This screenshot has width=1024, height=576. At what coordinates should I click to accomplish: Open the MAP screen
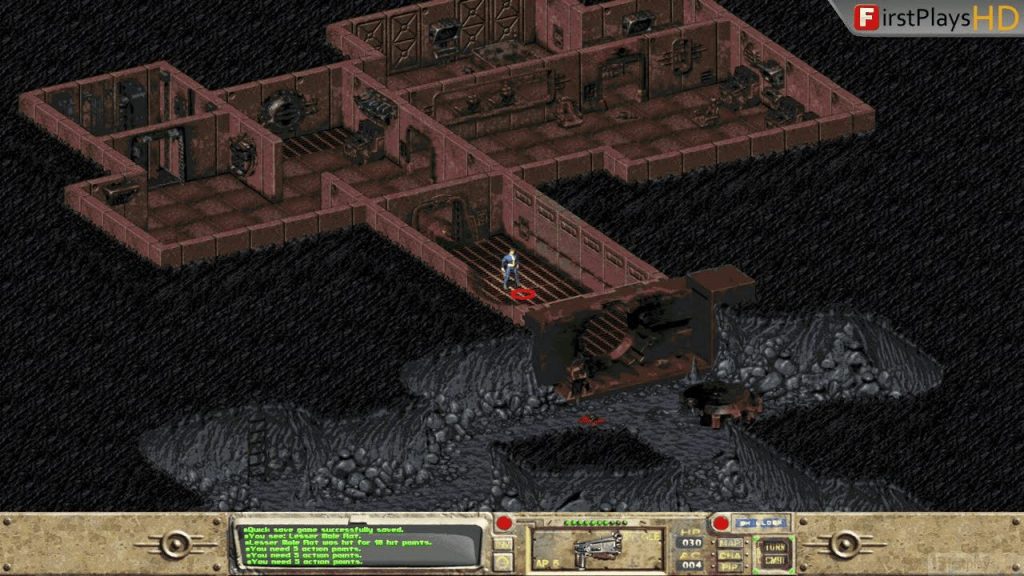pos(730,543)
